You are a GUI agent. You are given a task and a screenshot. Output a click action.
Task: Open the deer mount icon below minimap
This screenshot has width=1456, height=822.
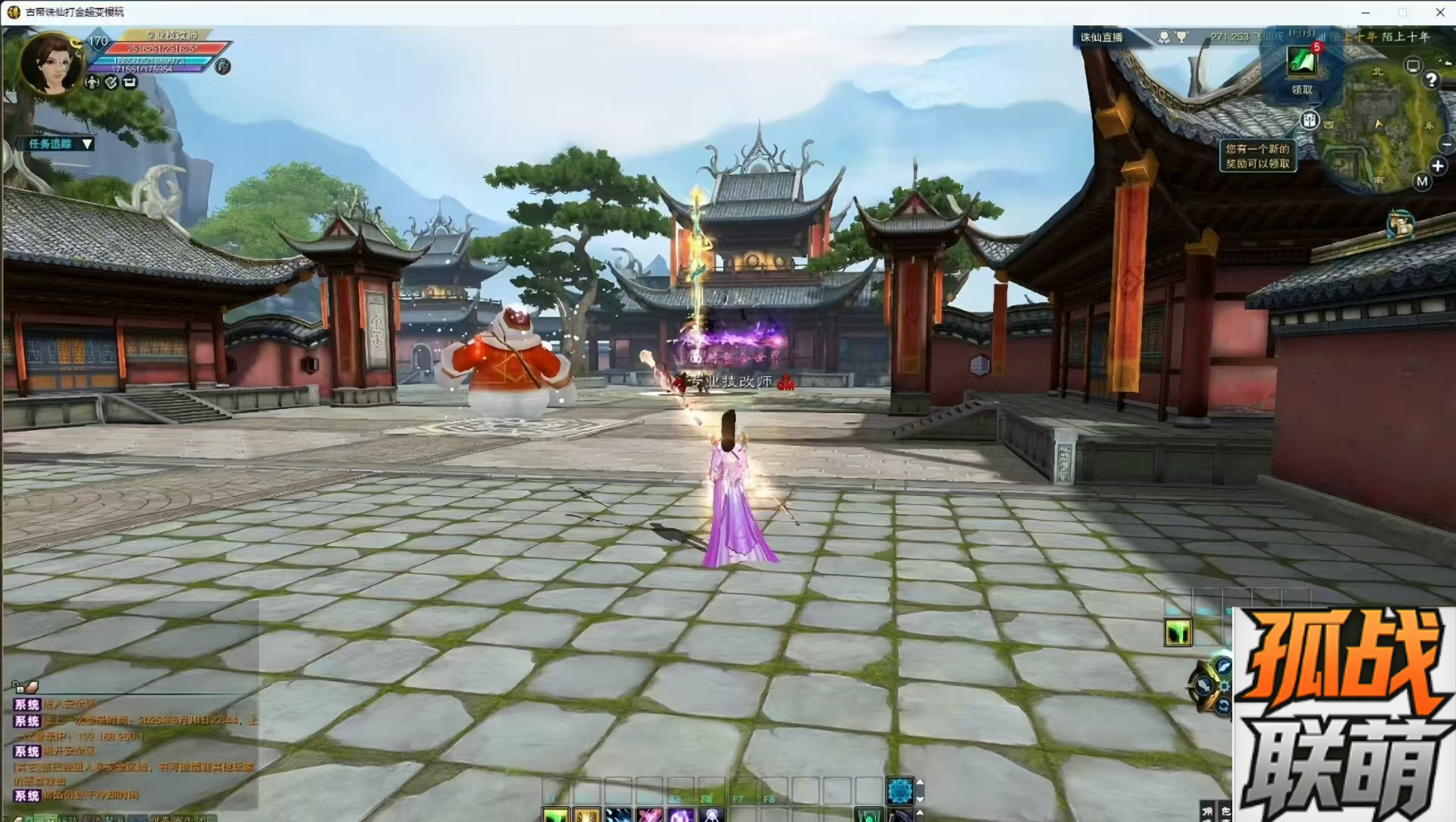(1400, 225)
